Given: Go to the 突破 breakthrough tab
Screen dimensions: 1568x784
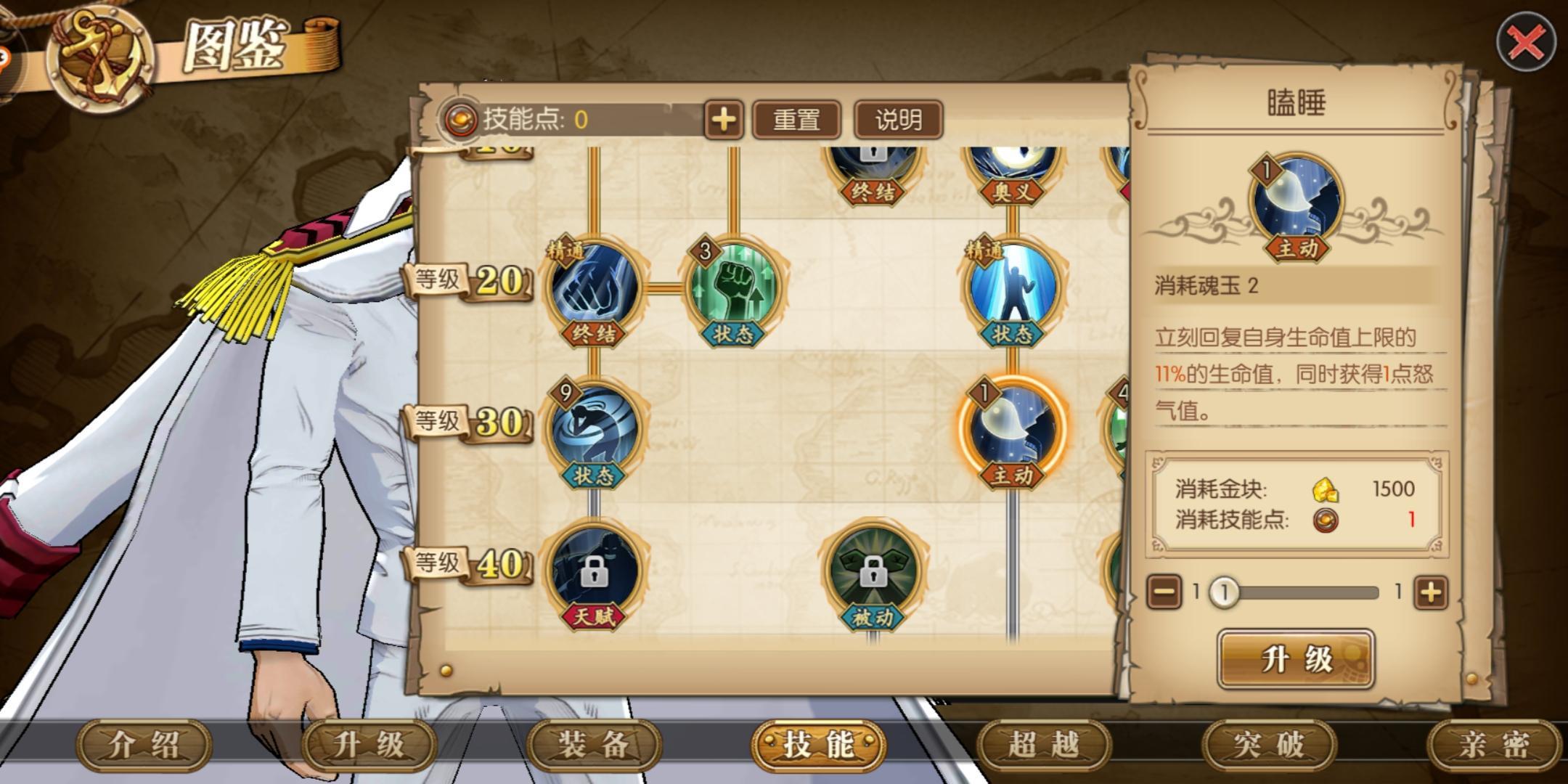Looking at the screenshot, I should 1269,745.
